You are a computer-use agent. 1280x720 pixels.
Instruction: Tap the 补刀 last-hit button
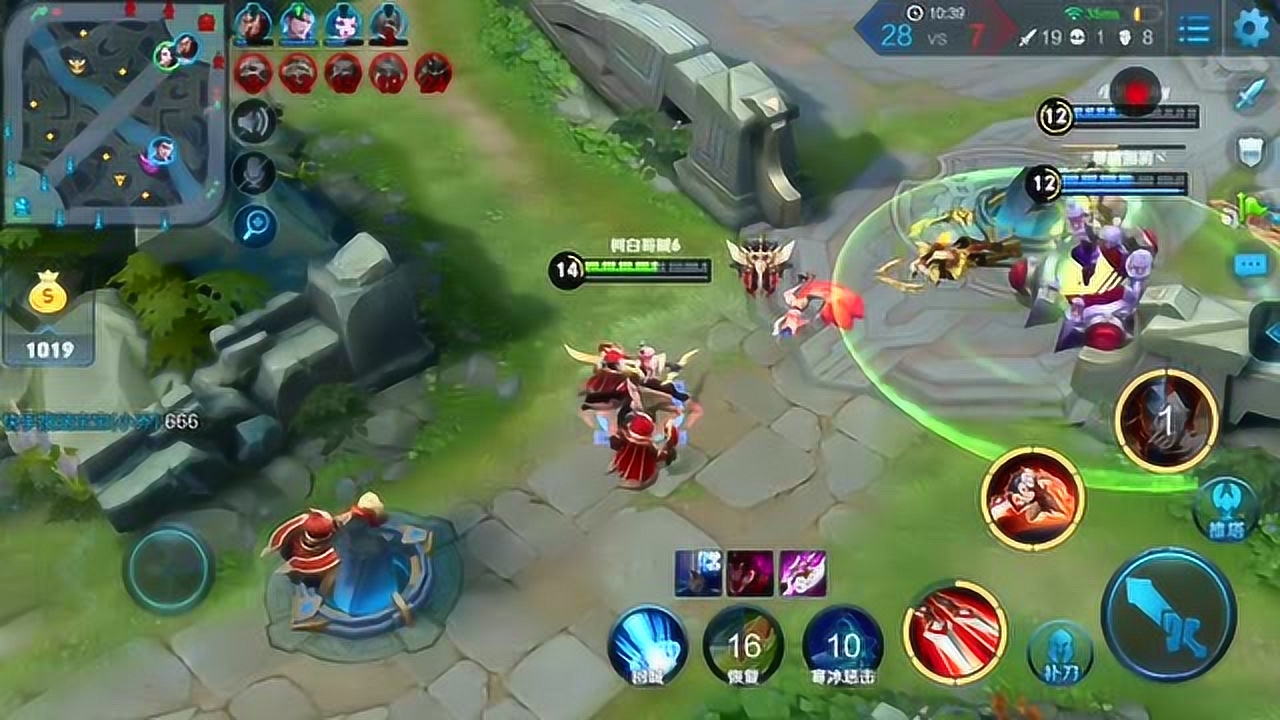[x=1060, y=653]
